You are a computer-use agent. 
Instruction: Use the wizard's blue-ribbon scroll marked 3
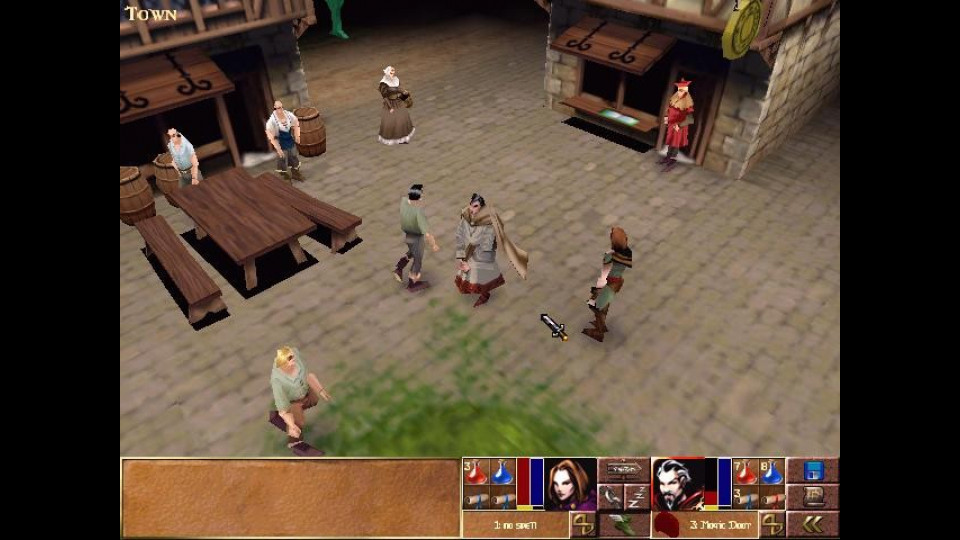coord(745,498)
